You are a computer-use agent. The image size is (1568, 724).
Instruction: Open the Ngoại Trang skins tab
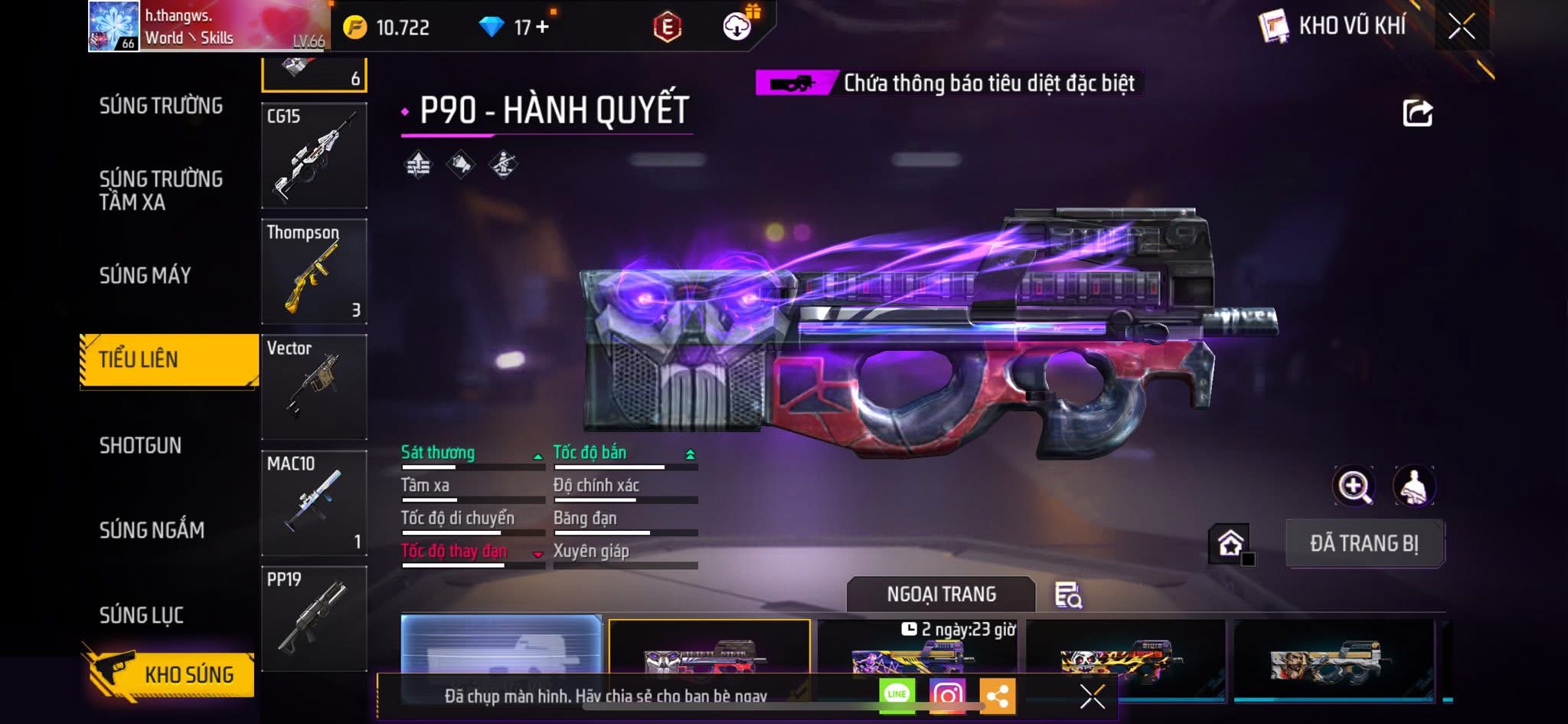tap(941, 595)
